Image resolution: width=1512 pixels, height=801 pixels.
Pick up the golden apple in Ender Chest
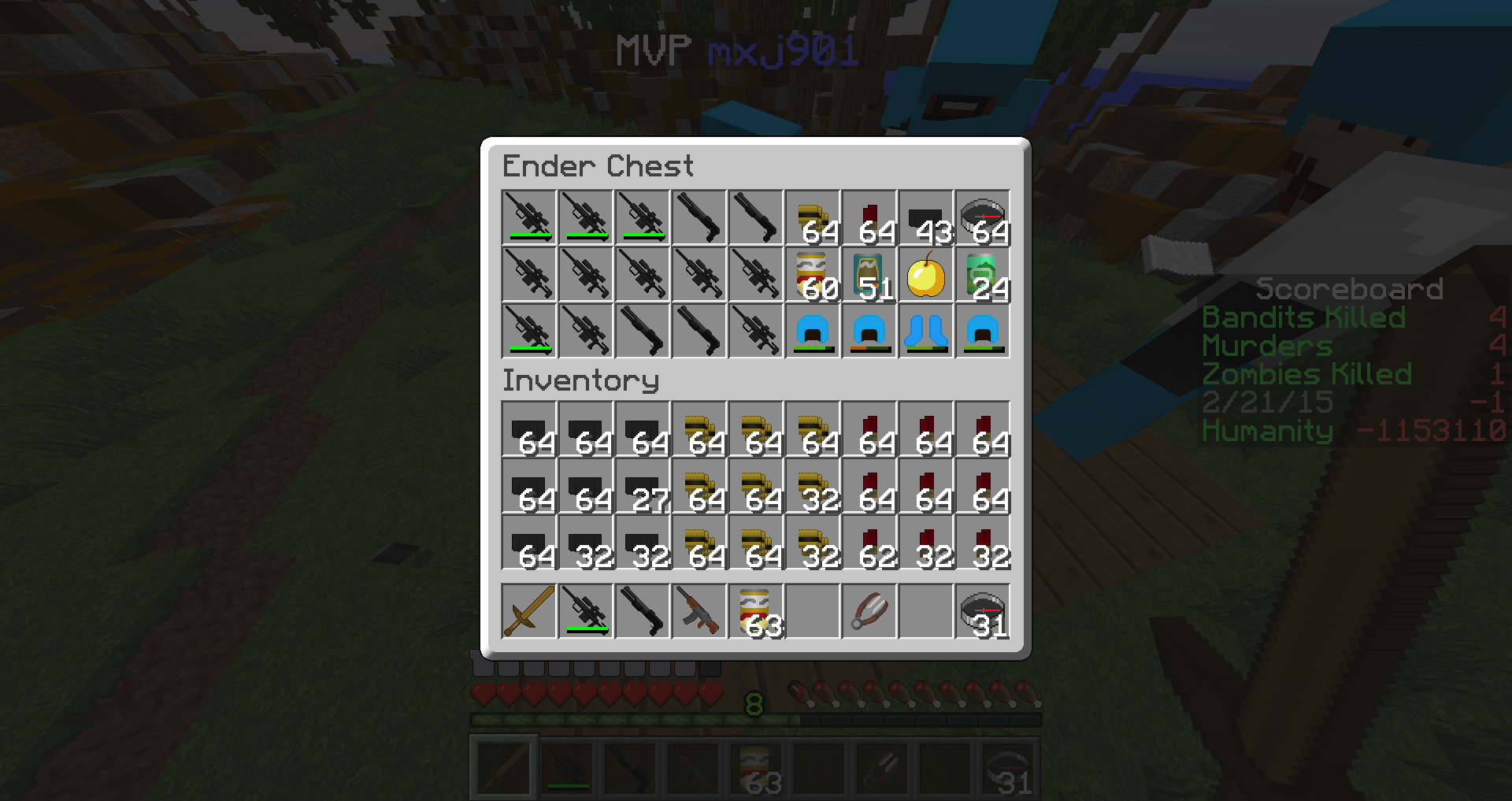[x=926, y=275]
